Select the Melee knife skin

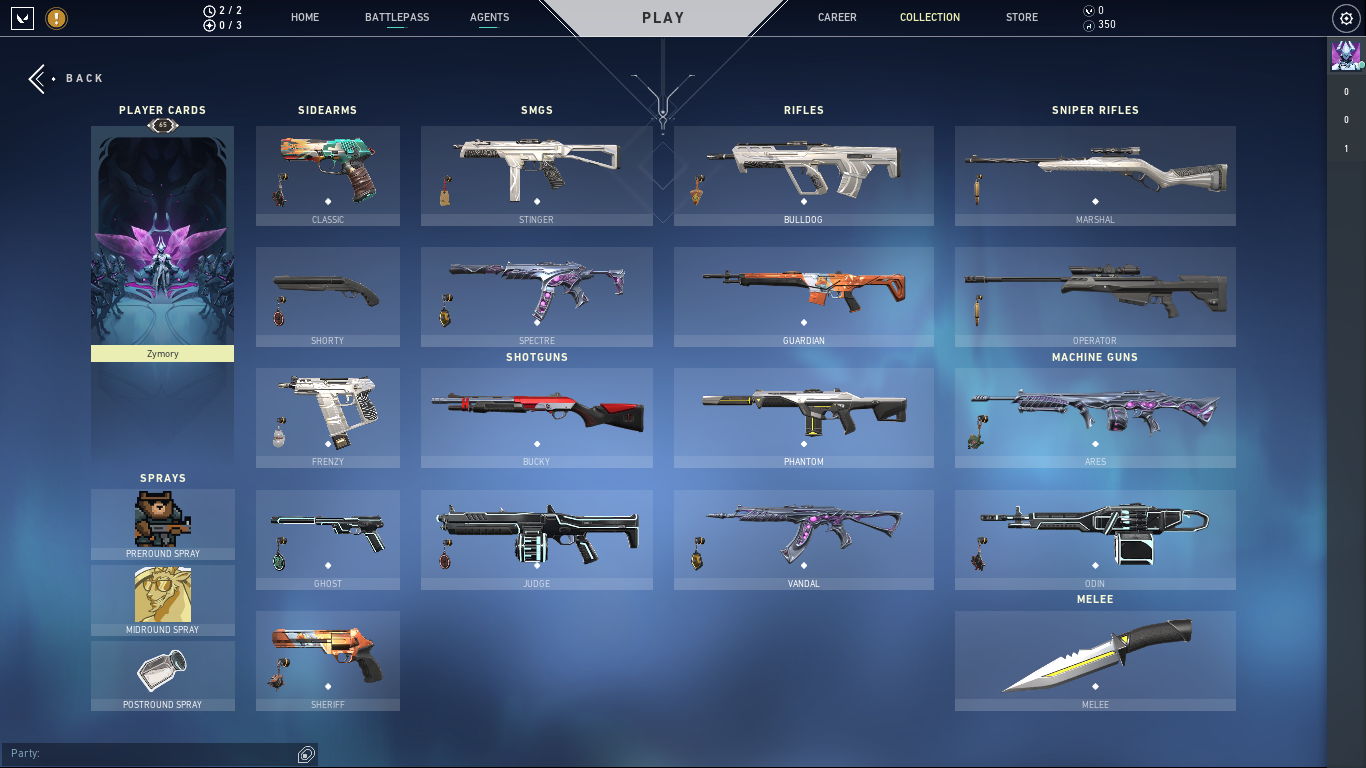[1094, 660]
